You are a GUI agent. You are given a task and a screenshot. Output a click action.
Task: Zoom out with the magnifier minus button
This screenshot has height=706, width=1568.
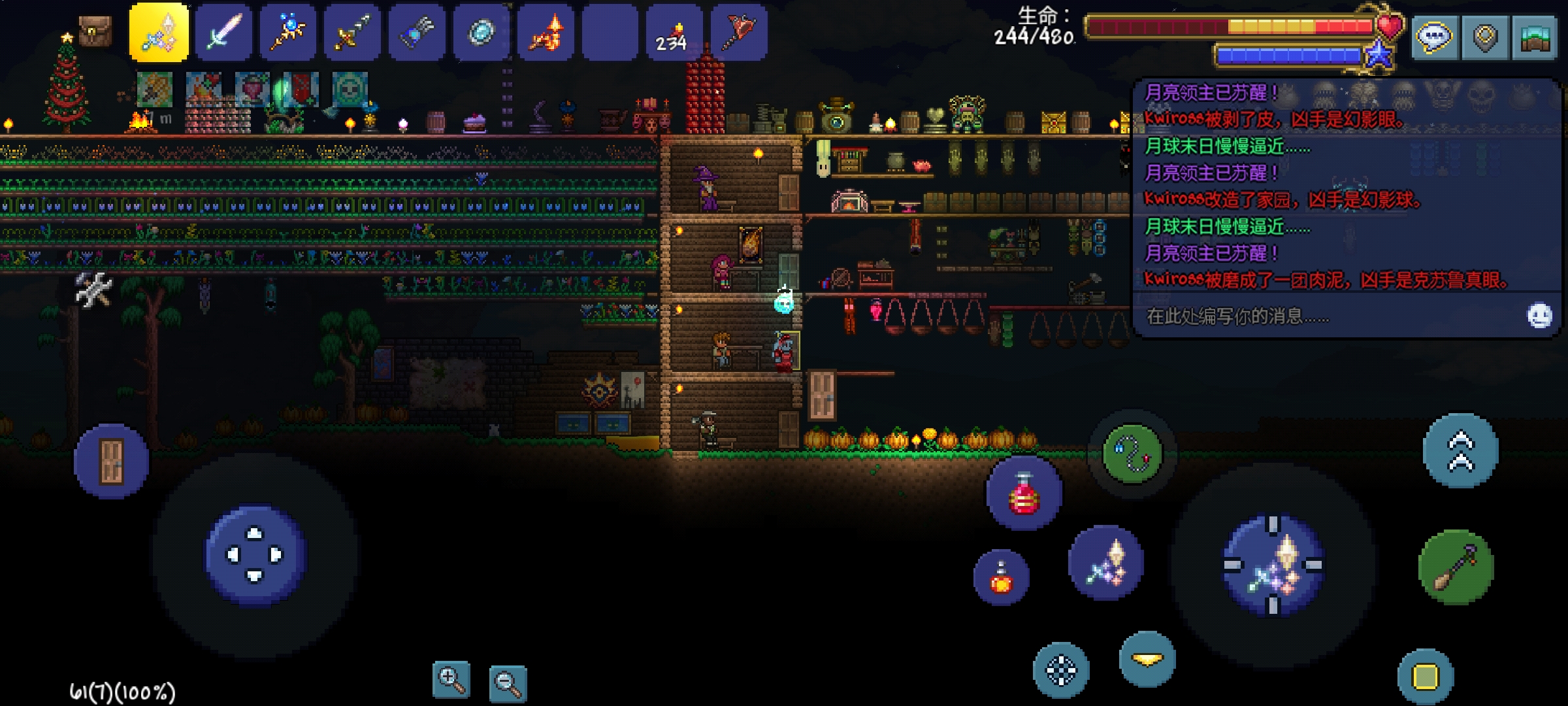click(508, 684)
